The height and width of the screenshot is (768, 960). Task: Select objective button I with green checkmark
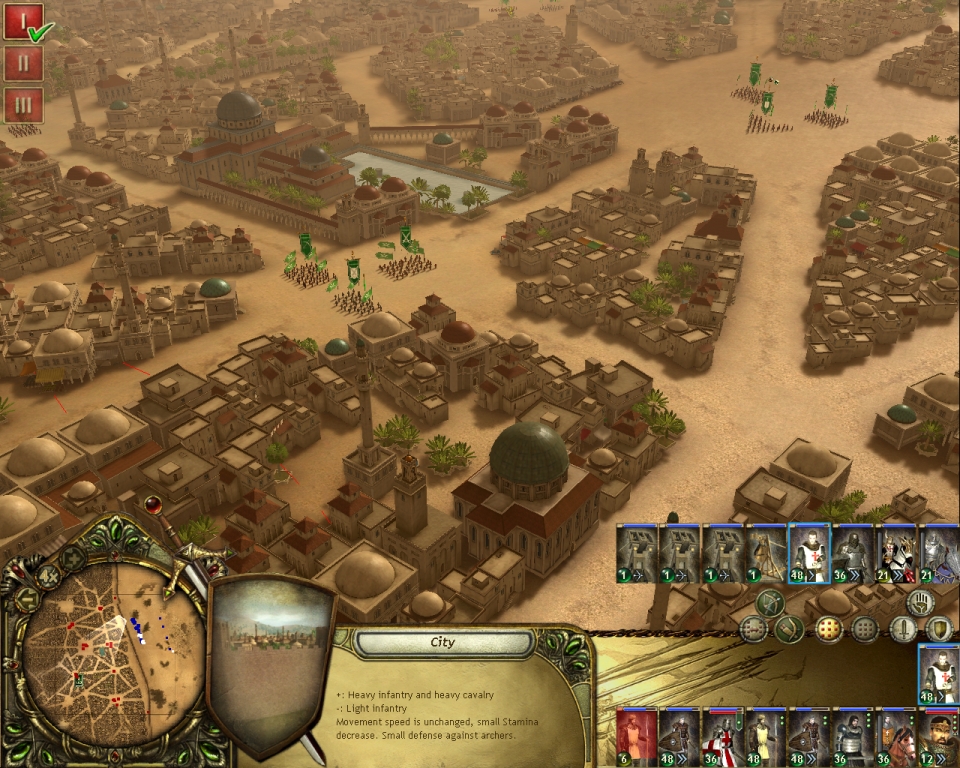click(23, 21)
